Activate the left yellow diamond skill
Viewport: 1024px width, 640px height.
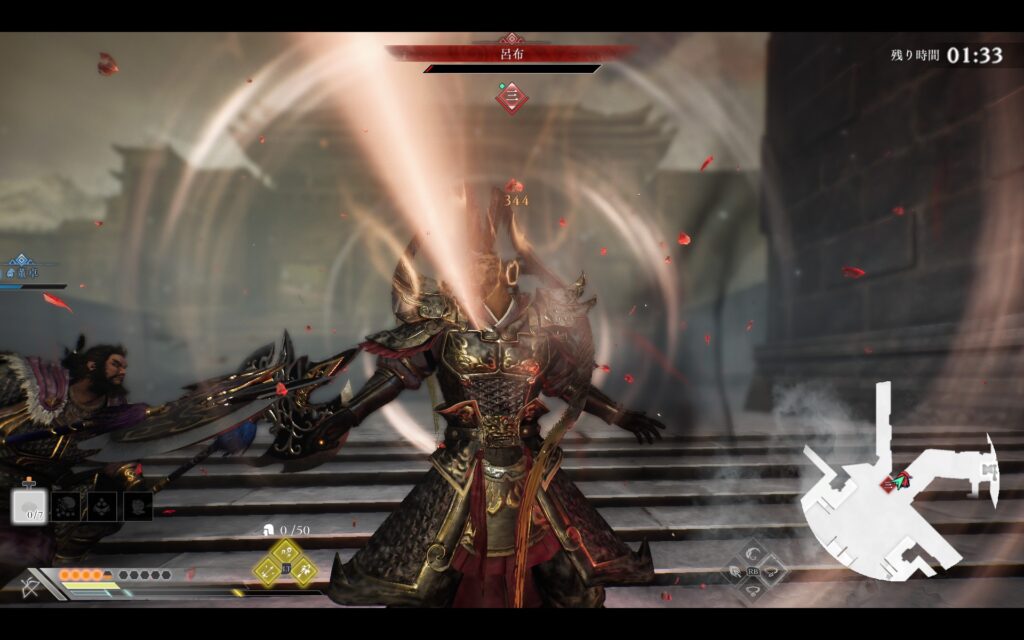click(x=267, y=570)
